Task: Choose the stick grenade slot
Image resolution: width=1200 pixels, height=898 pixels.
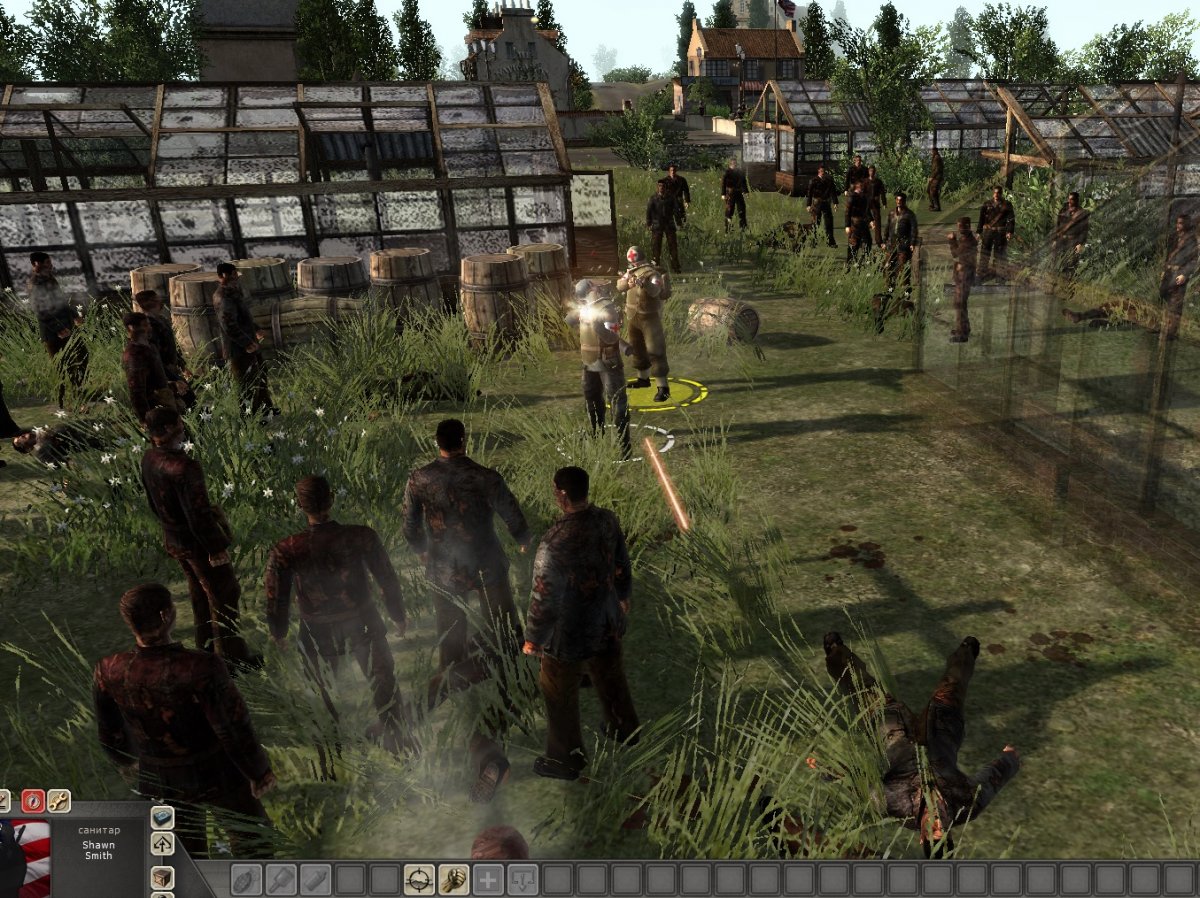Action: tap(281, 879)
